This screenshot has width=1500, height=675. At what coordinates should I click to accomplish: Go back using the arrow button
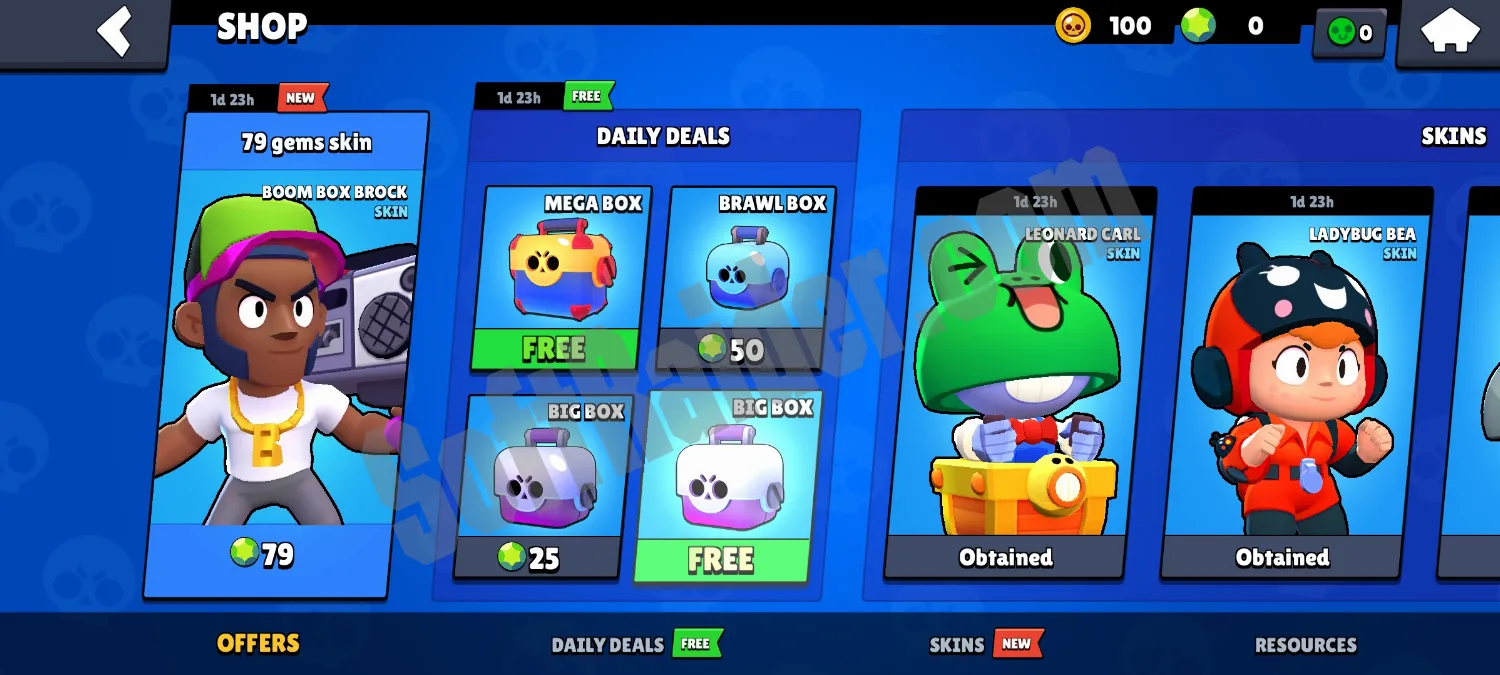pos(114,31)
